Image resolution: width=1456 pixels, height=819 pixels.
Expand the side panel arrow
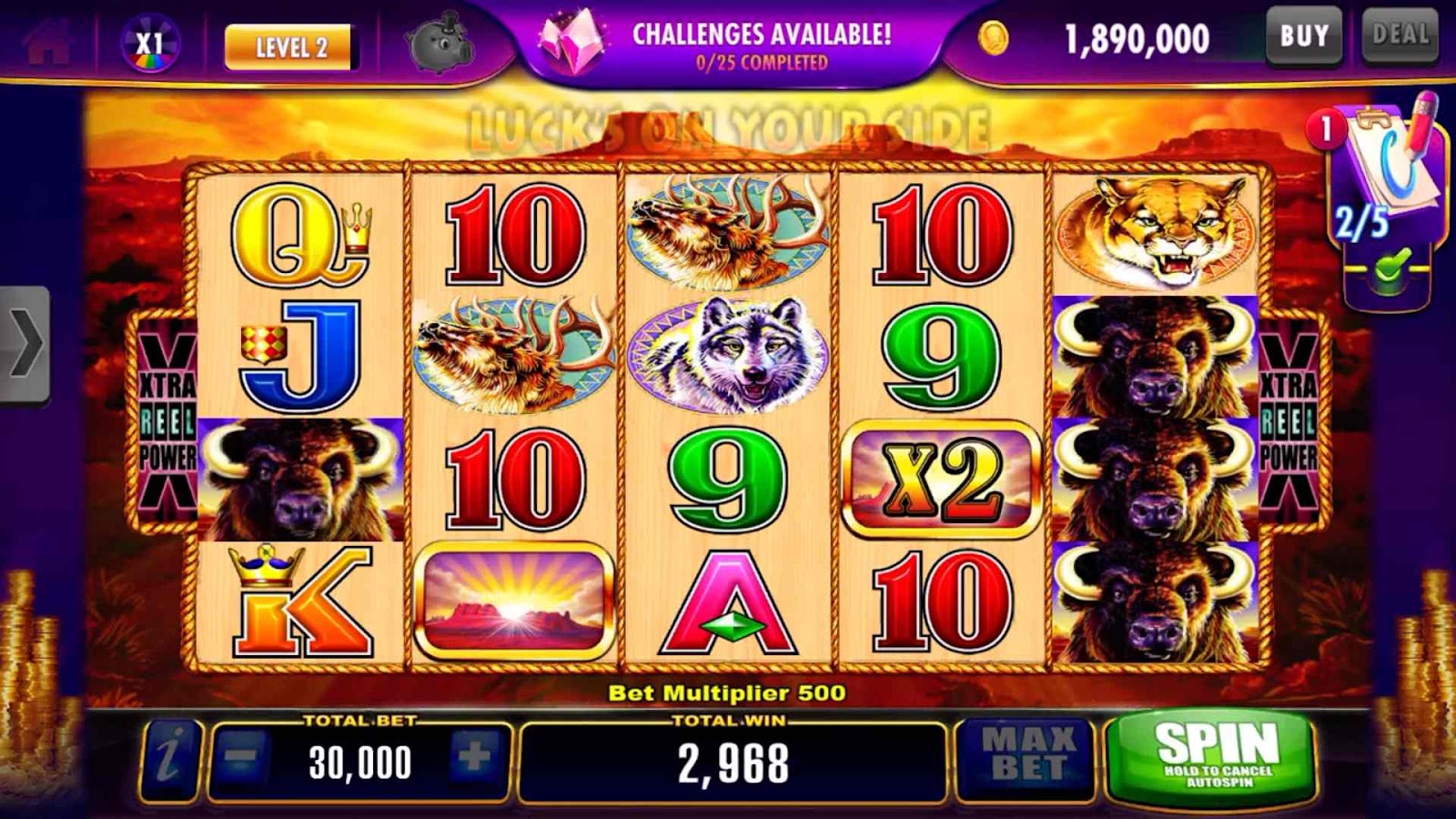25,344
